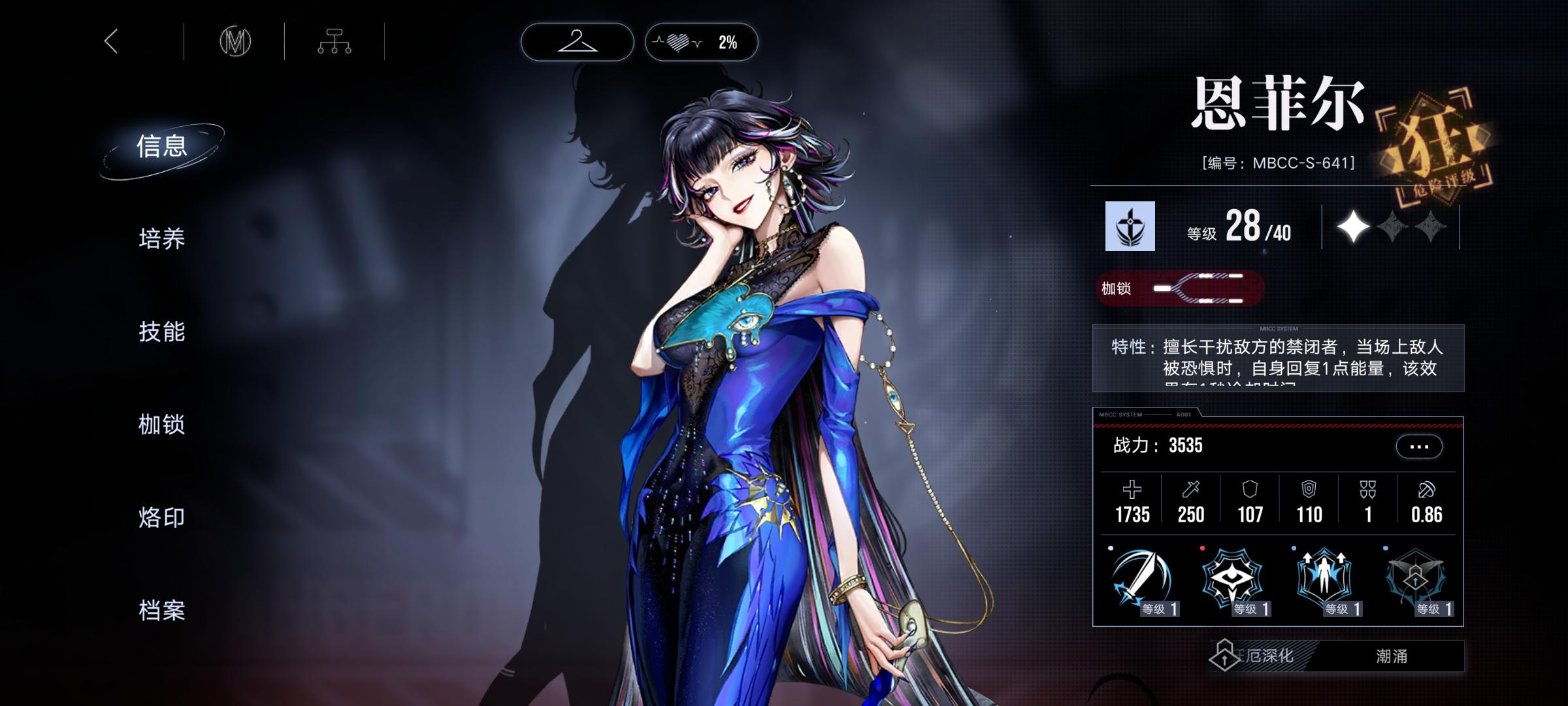1568x706 pixels.
Task: Open the 技能 tab
Action: pos(162,331)
